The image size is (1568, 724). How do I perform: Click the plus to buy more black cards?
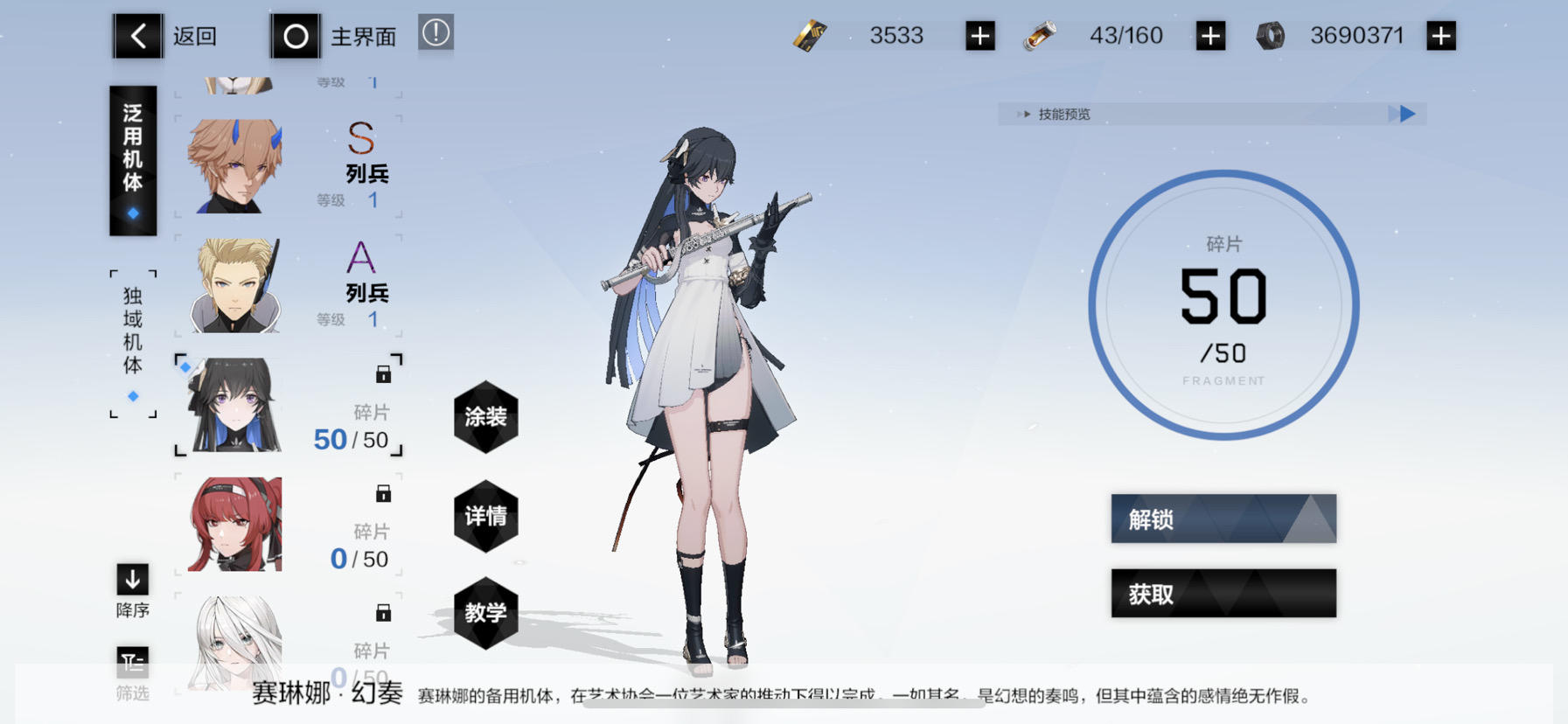979,34
